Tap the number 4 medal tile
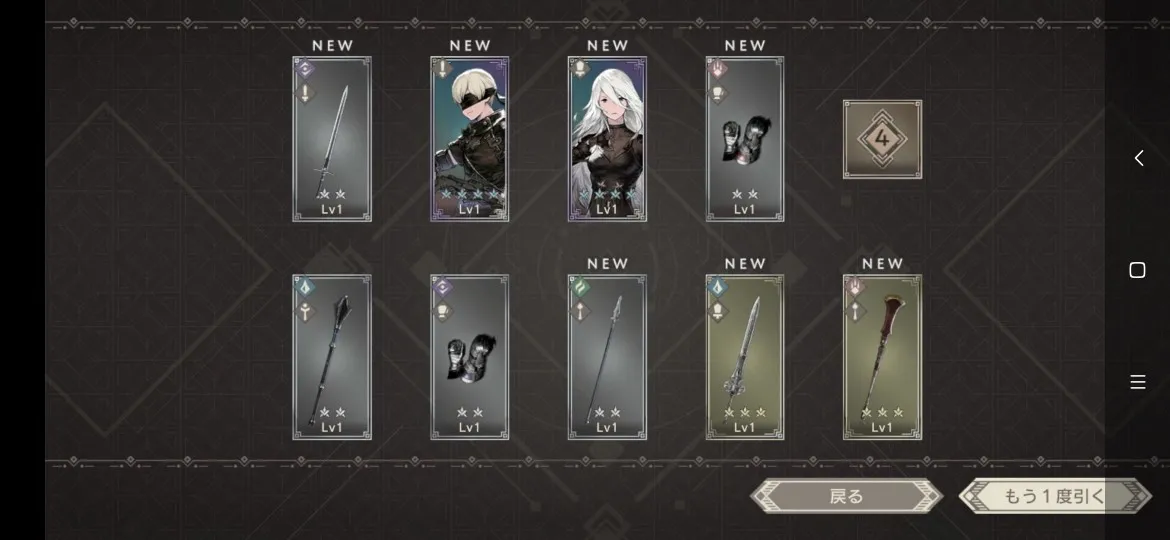1170x540 pixels. pos(882,139)
